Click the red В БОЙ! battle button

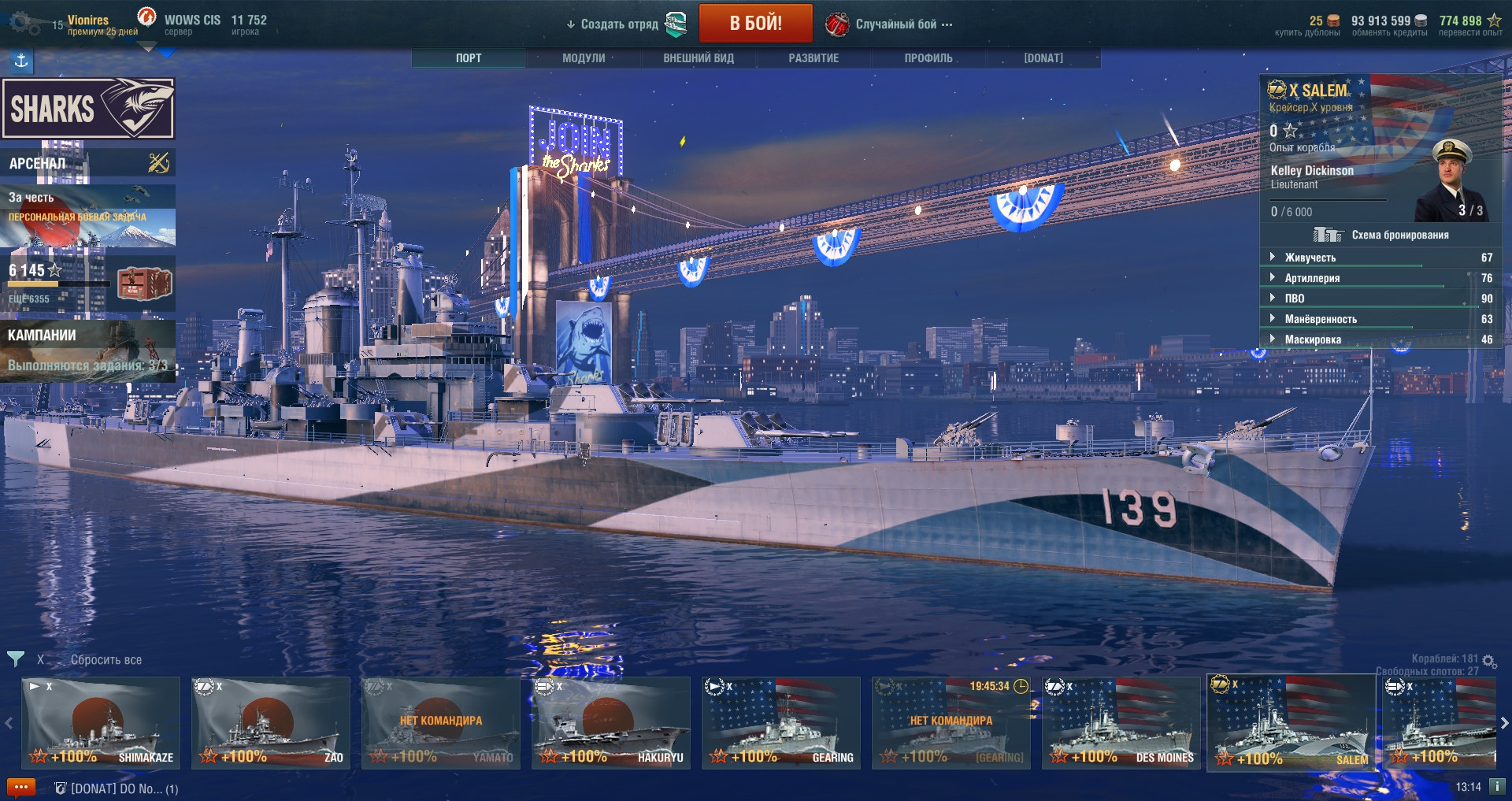tap(755, 24)
